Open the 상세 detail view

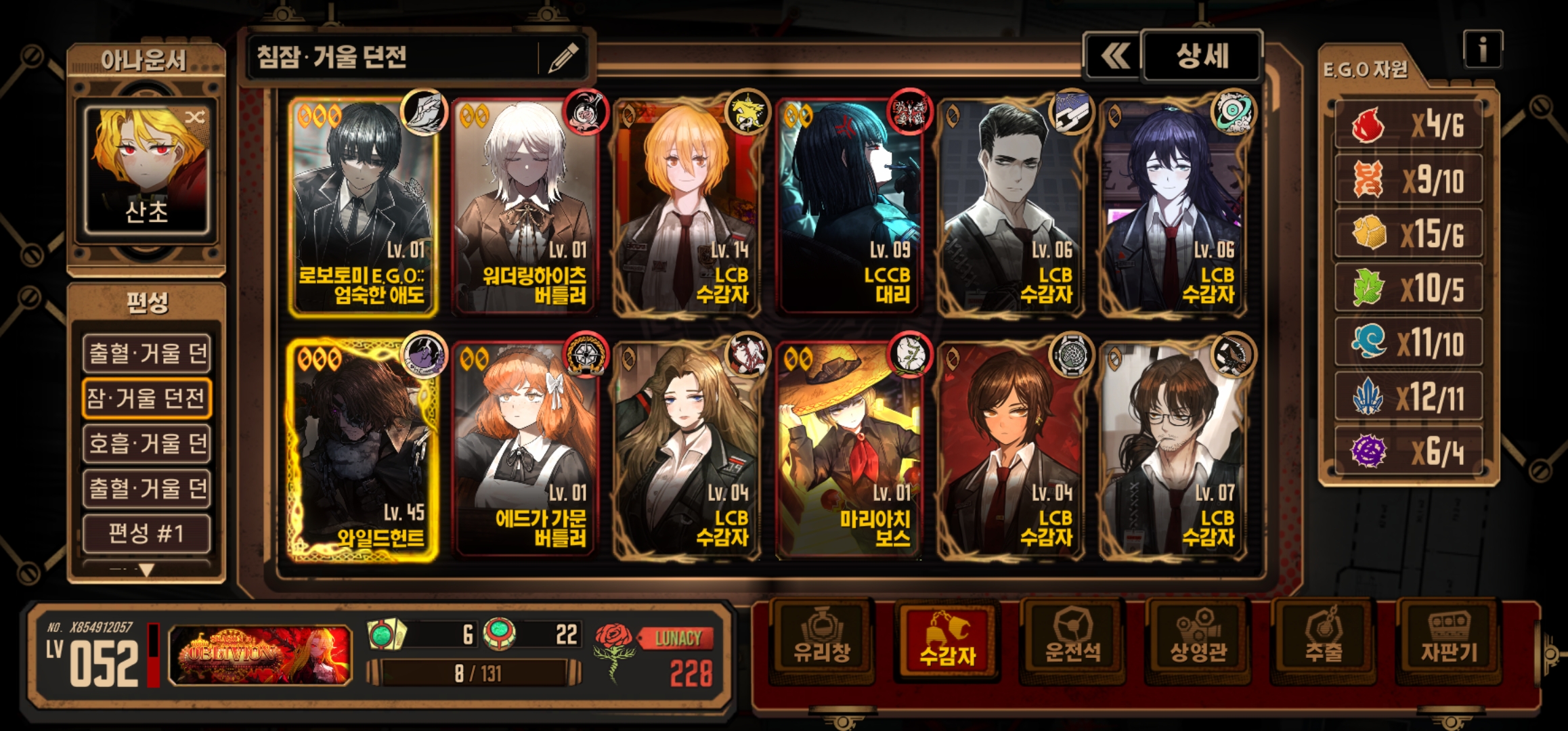(x=1202, y=56)
